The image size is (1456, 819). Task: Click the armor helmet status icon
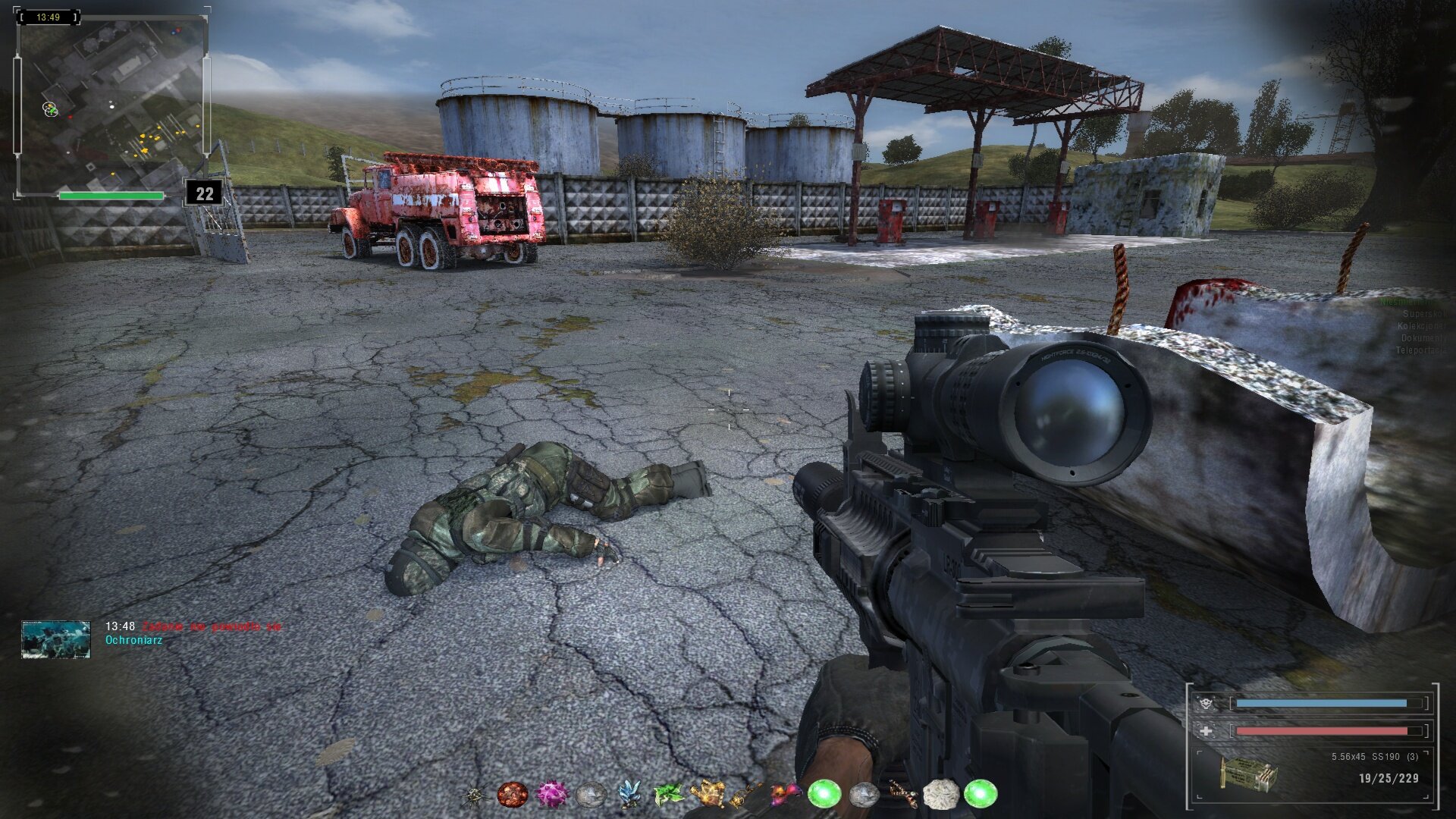point(1206,703)
